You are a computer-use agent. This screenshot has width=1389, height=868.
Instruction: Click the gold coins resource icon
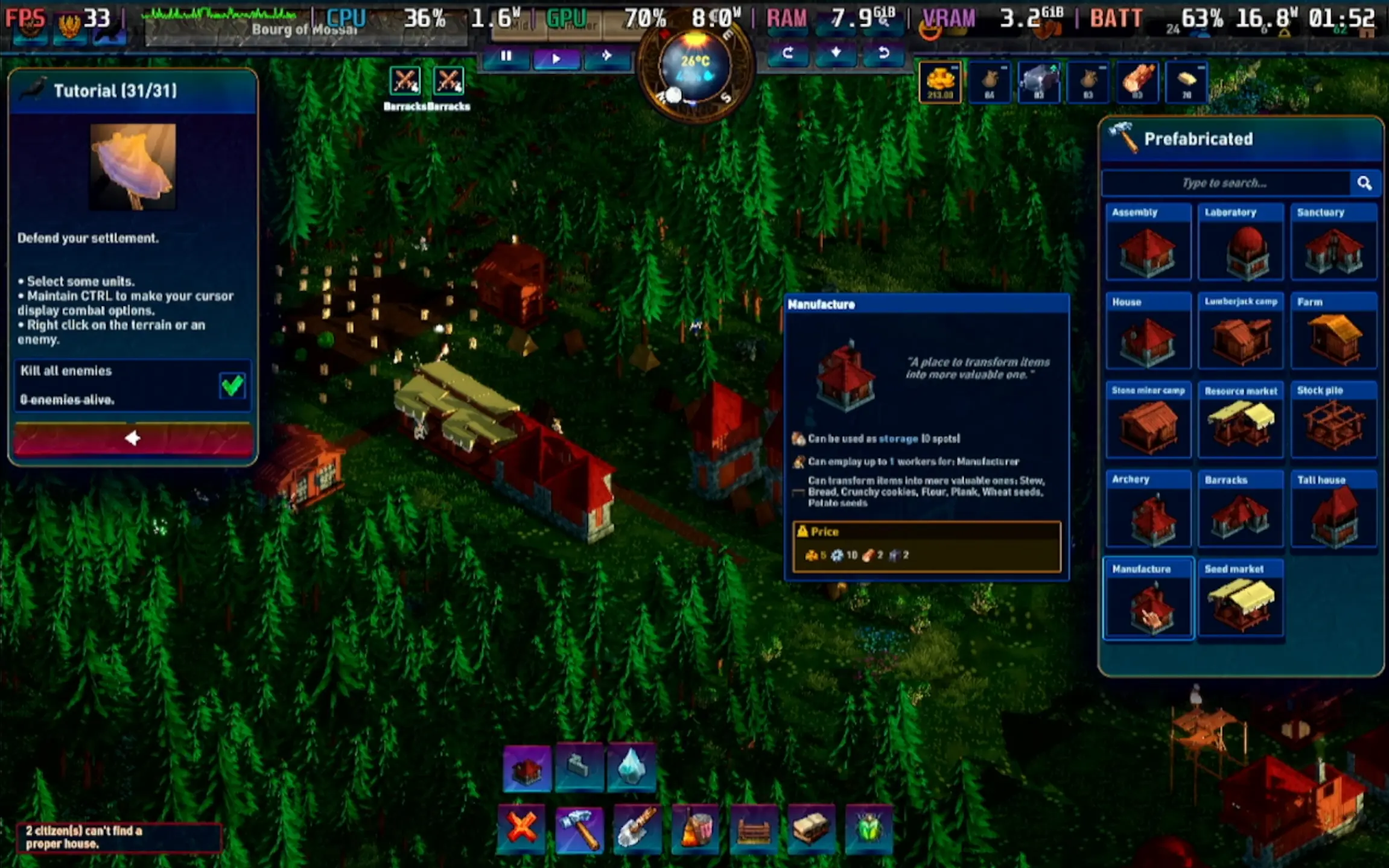click(940, 82)
